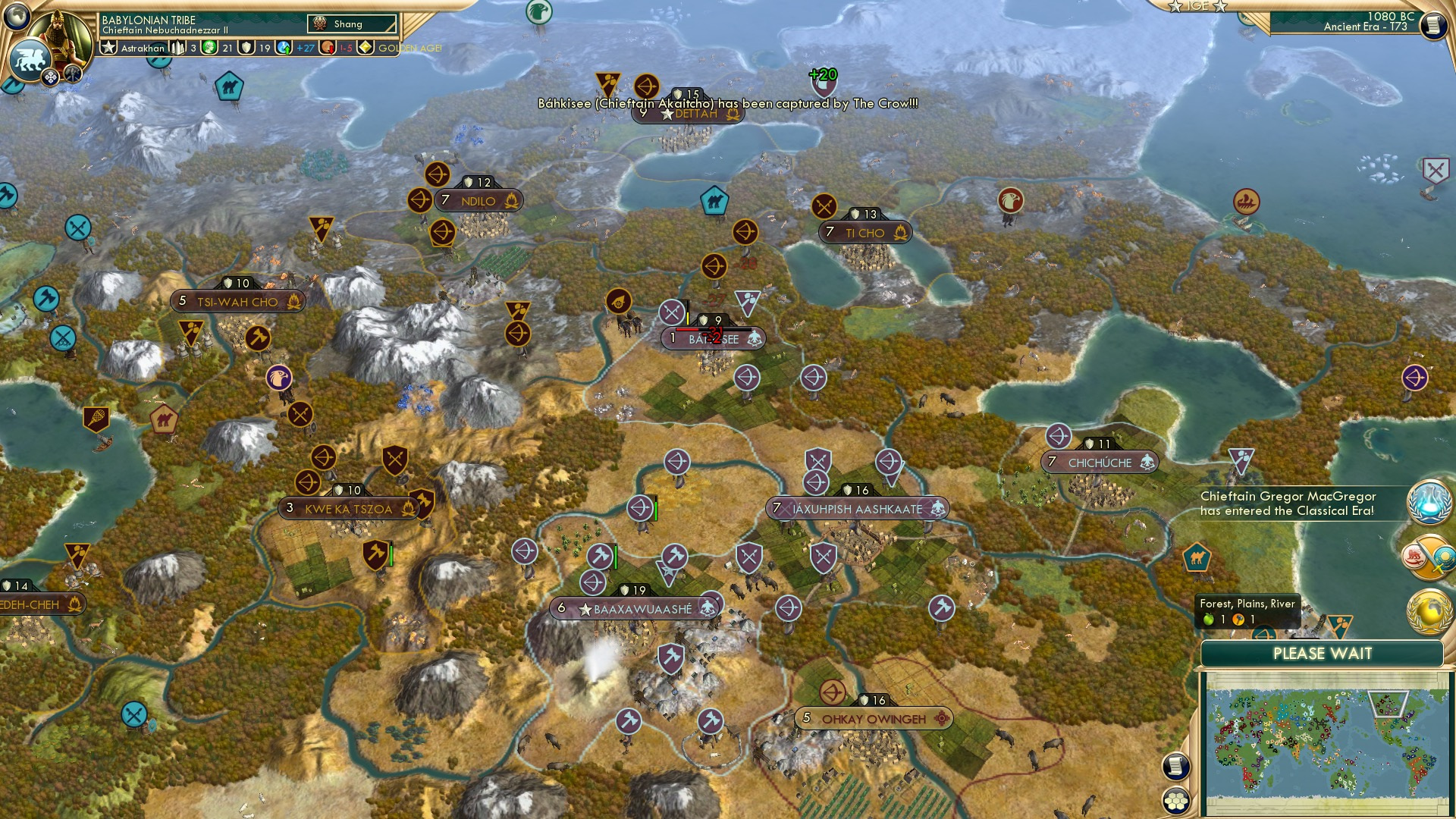Open the crossed-sword war notification
The image size is (1456, 819).
pos(1429,558)
